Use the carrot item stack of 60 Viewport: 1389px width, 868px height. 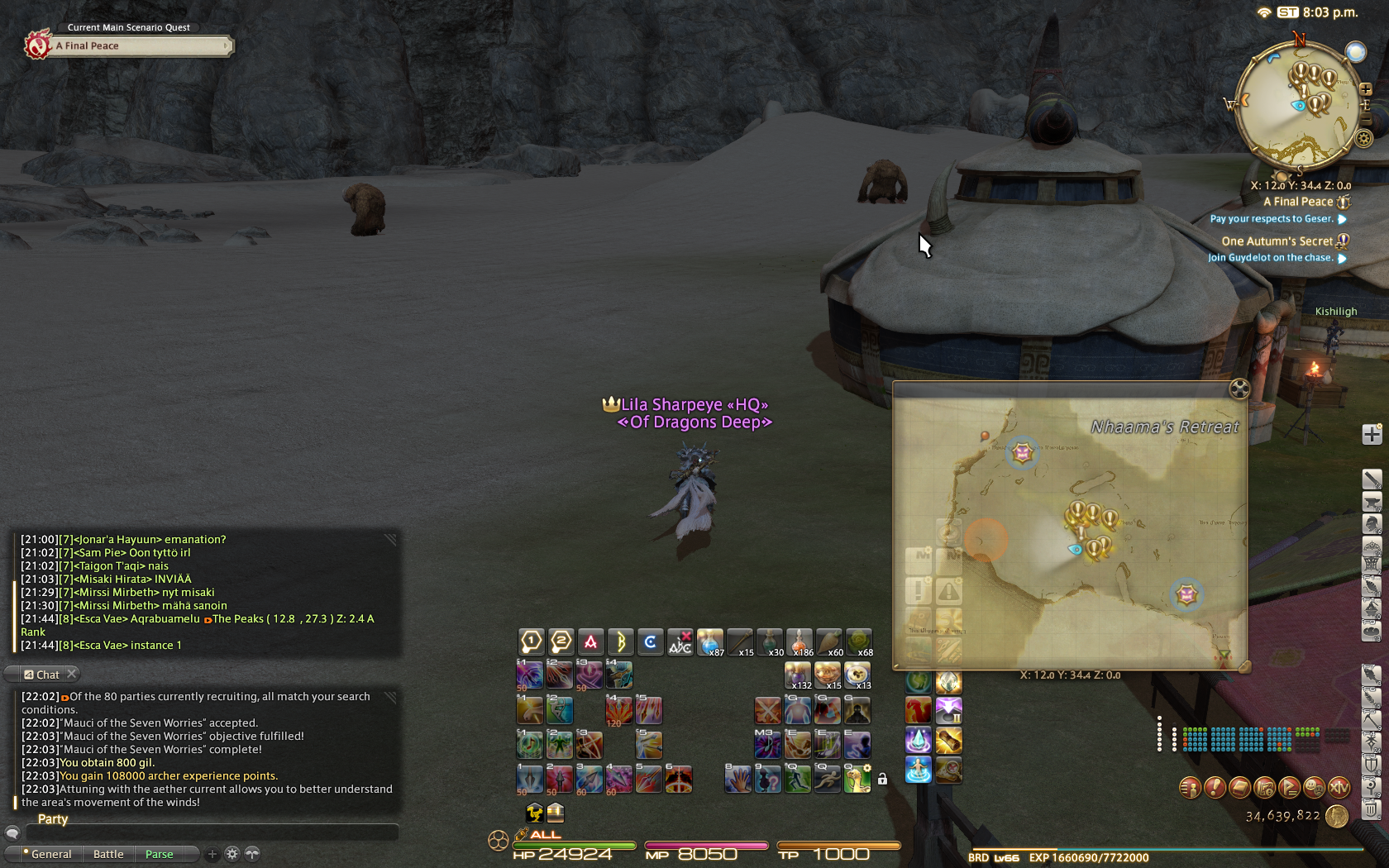[x=828, y=641]
